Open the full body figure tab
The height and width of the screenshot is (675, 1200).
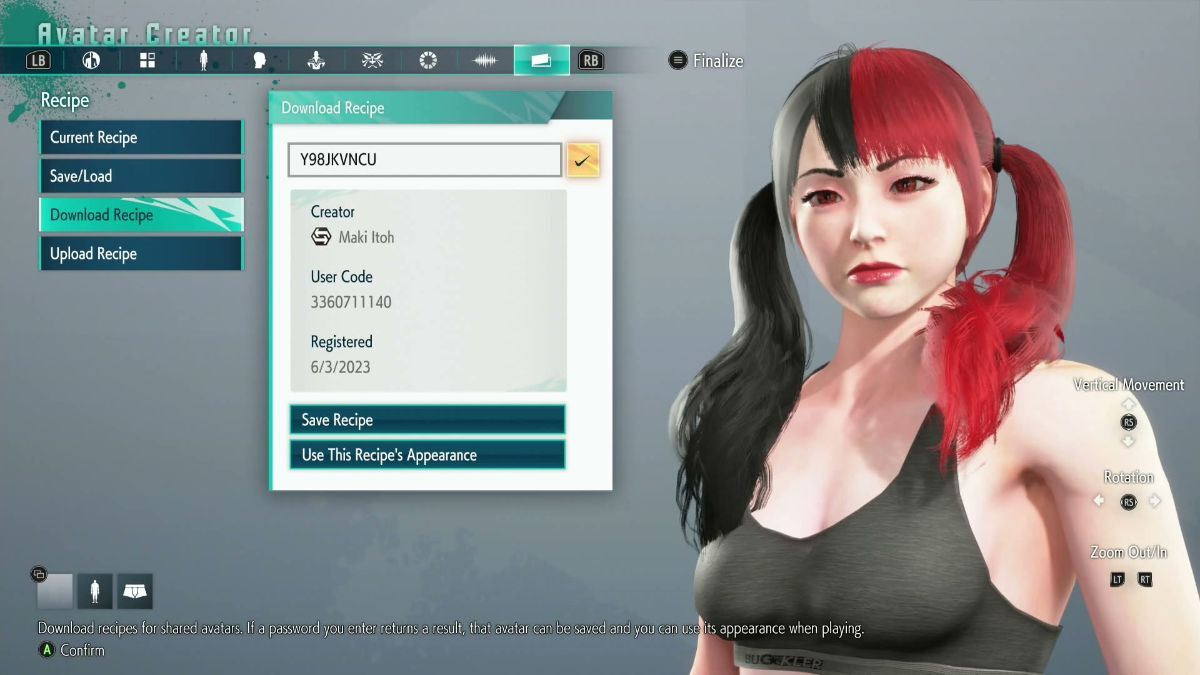[x=203, y=61]
